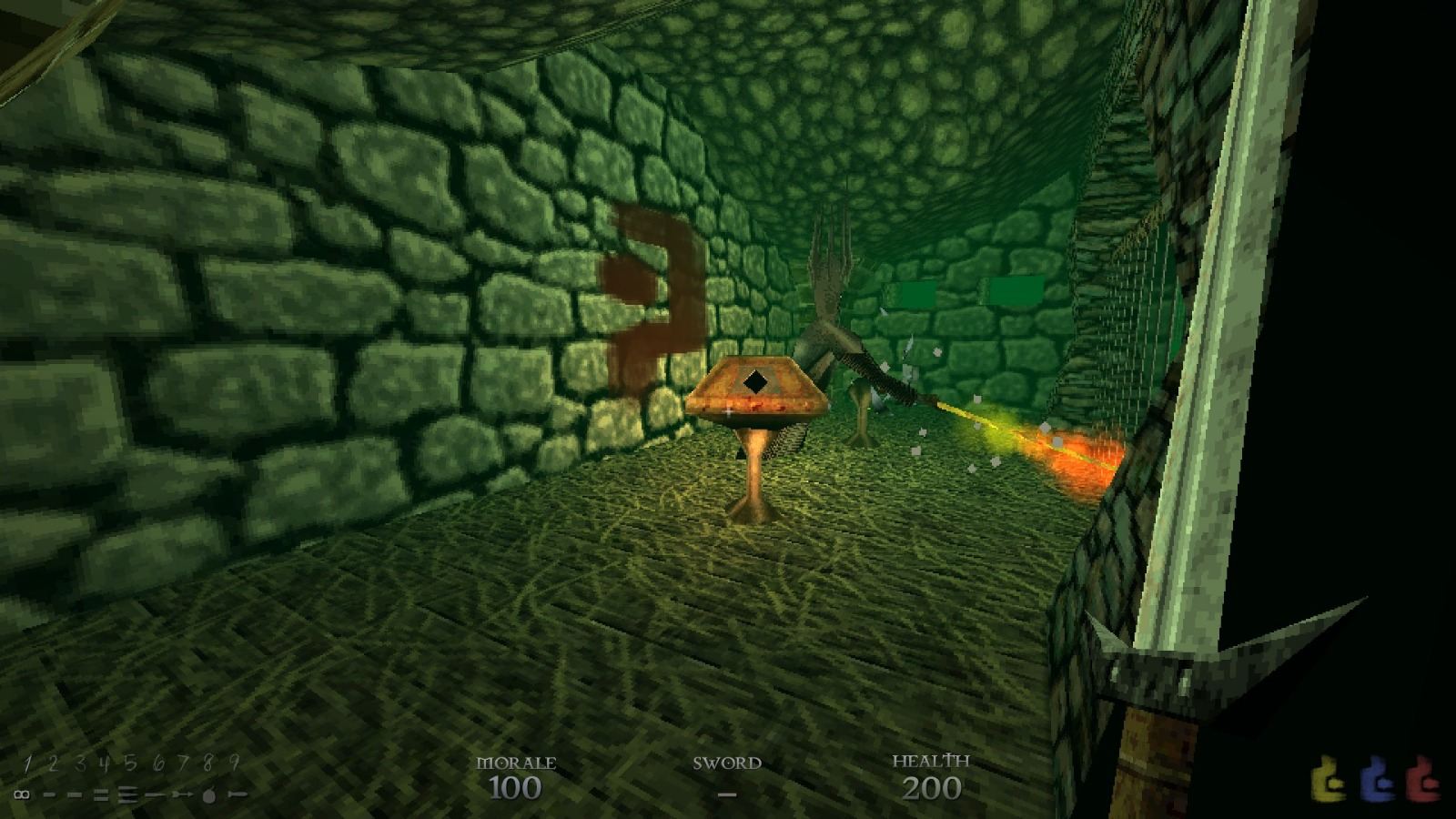
Task: Click the double-shell ammo icon under slot 4
Action: [x=101, y=794]
